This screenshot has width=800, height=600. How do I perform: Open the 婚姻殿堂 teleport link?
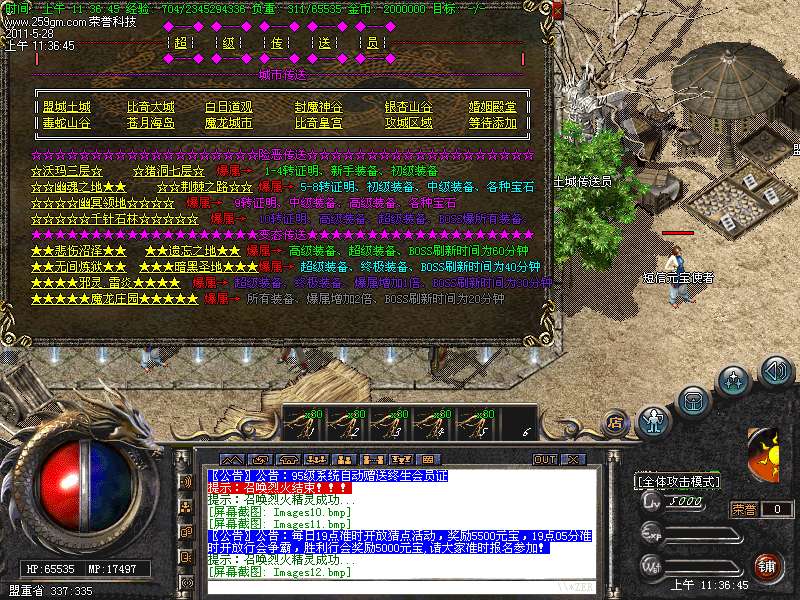tap(493, 107)
